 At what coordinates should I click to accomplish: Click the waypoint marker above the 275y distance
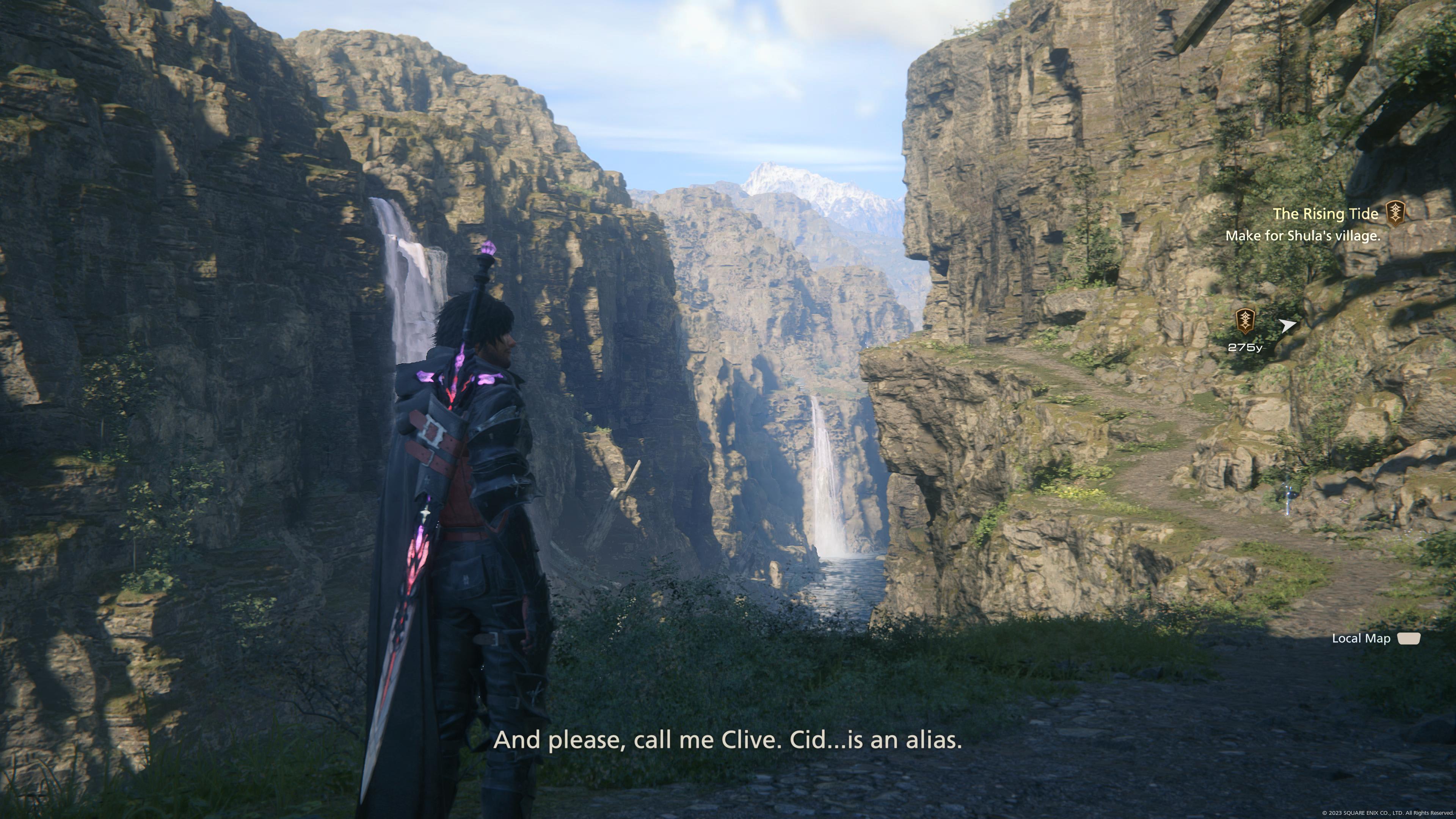(1244, 321)
